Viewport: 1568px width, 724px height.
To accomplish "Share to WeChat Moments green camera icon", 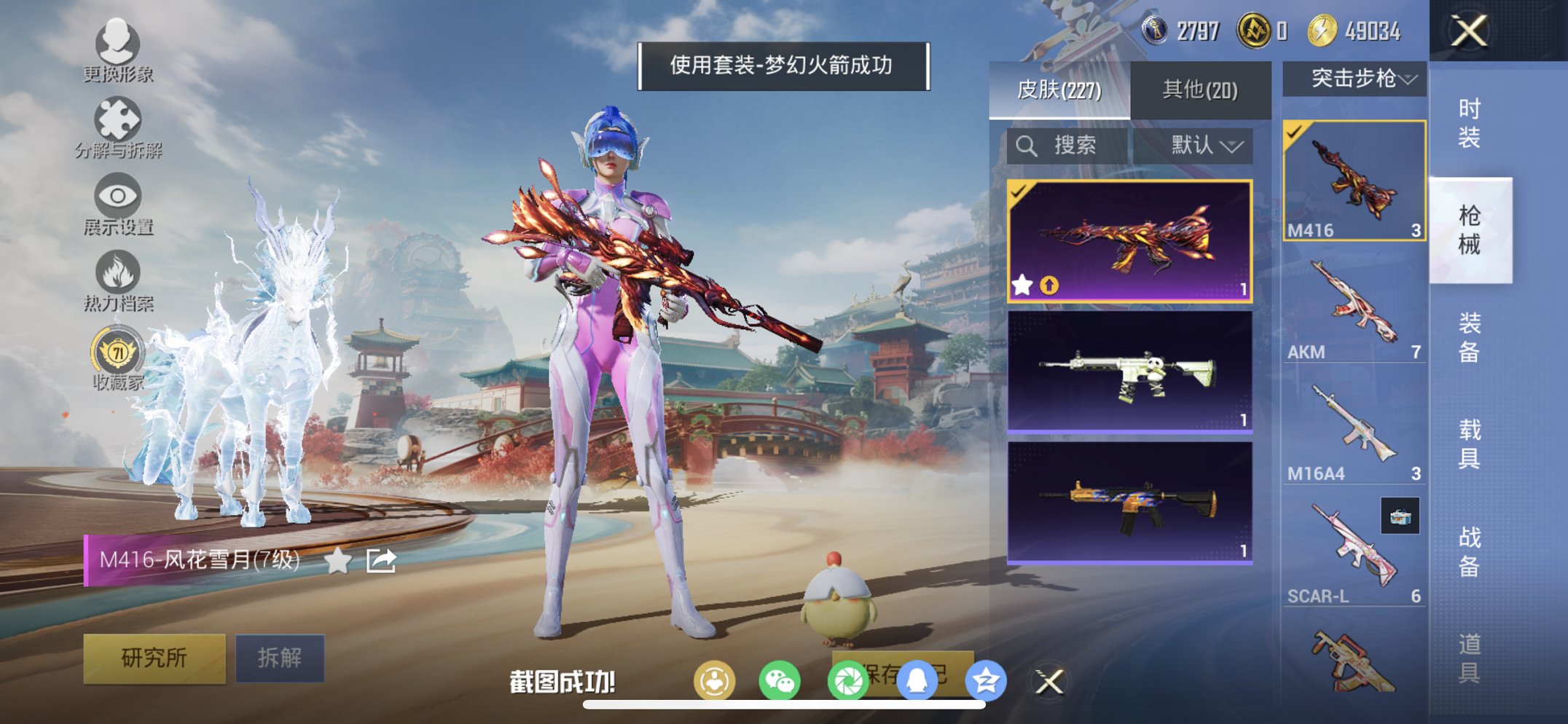I will coord(850,677).
